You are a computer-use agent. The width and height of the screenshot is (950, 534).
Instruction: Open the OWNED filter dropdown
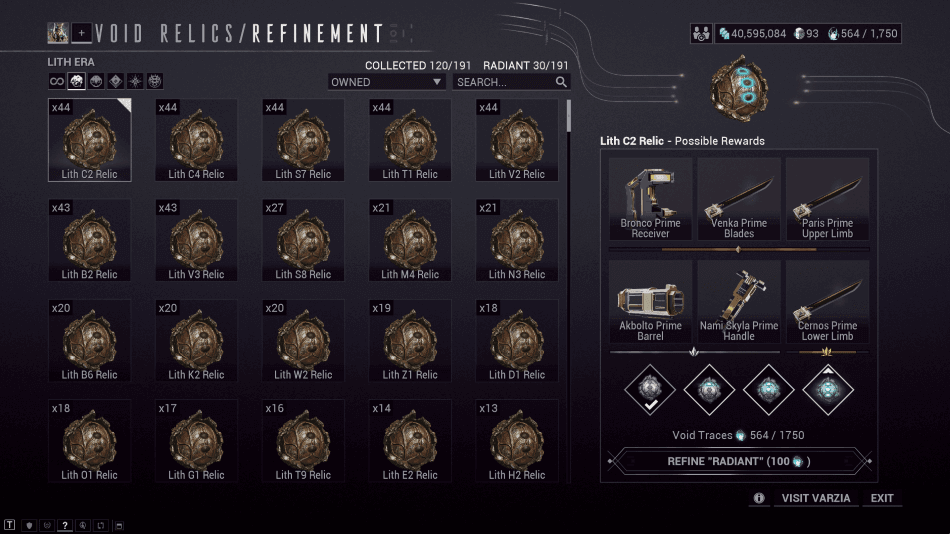387,82
